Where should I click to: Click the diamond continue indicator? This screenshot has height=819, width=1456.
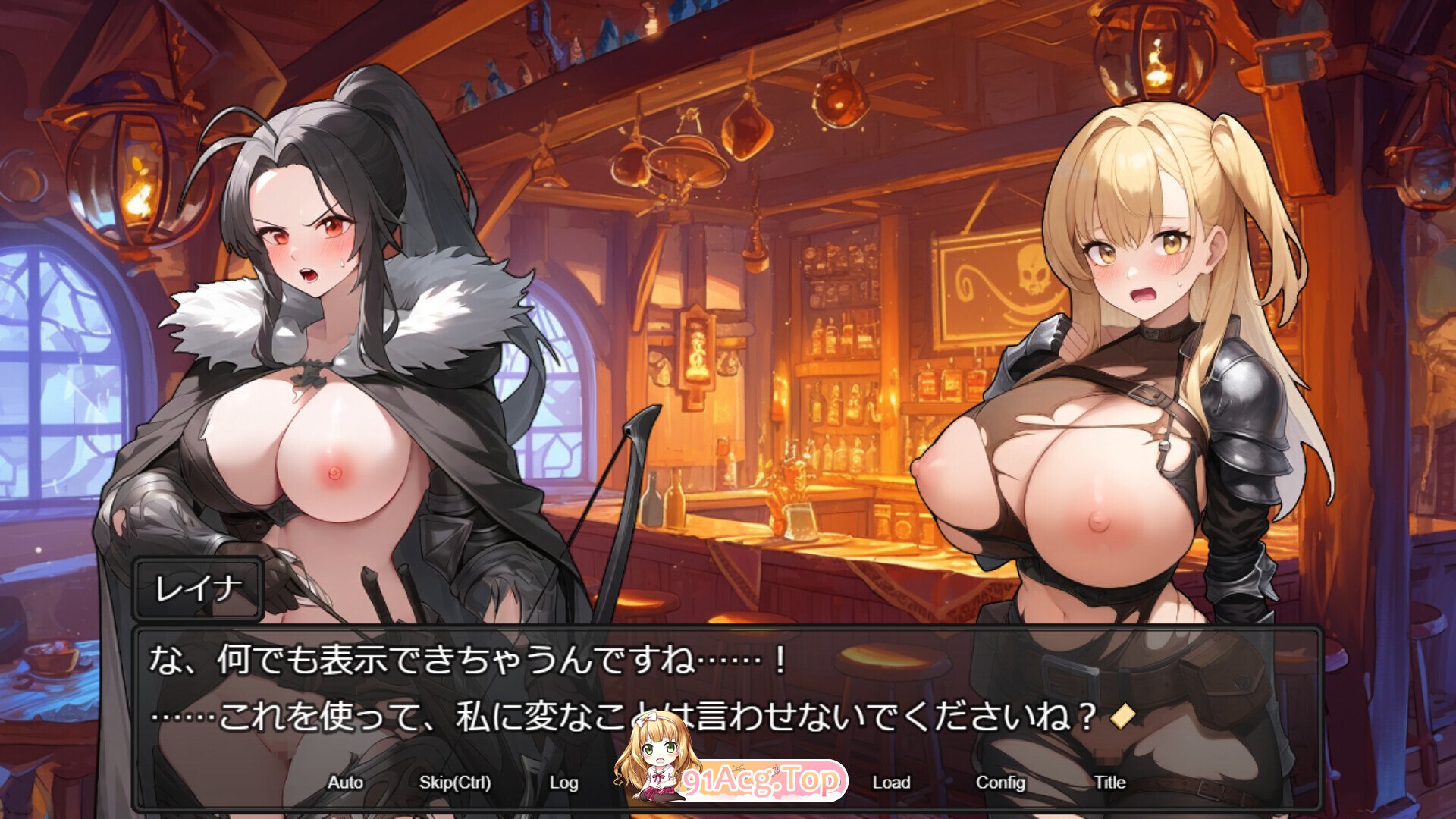tap(1122, 715)
